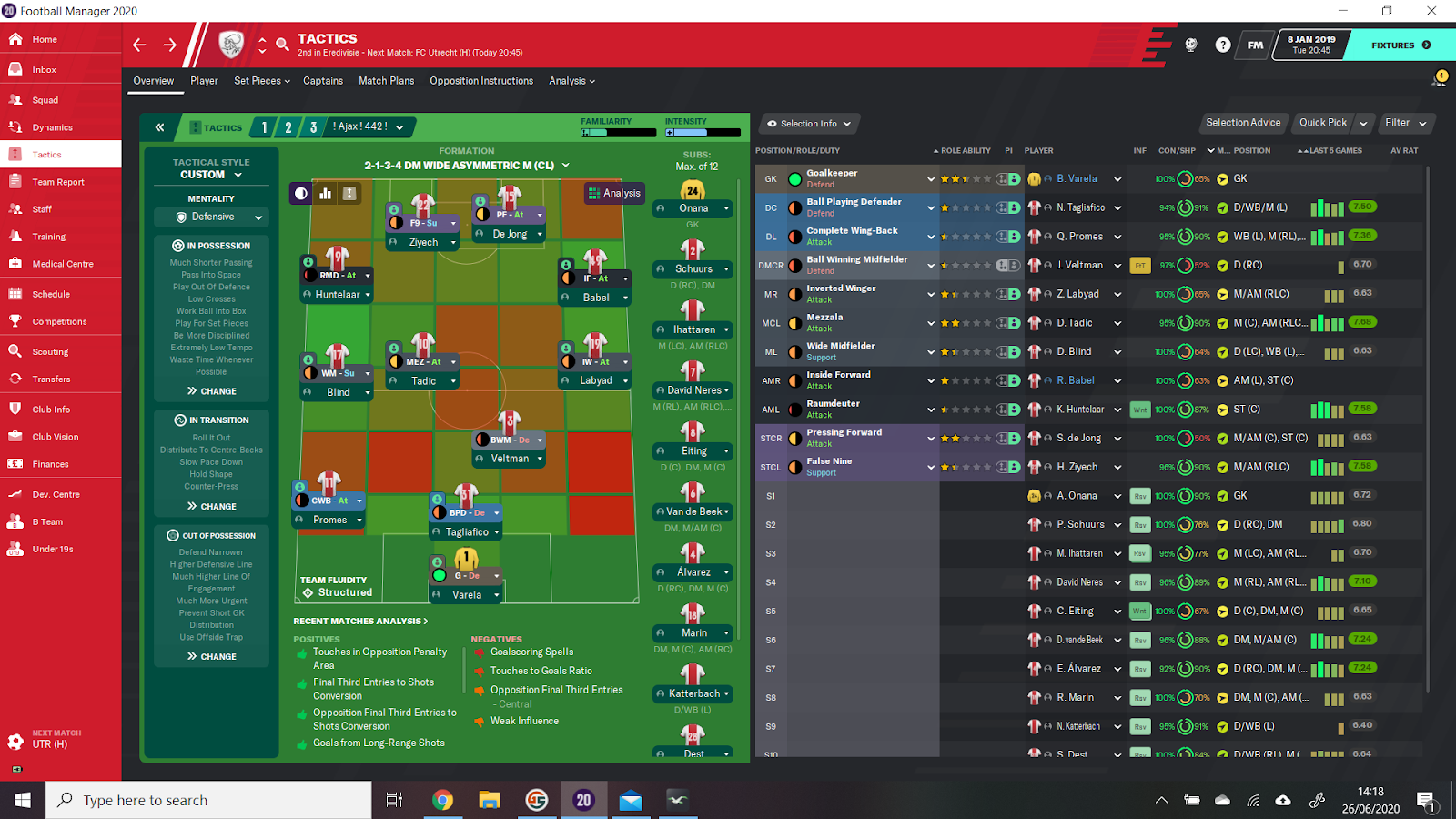Screen dimensions: 1456x819
Task: Open Recent Matches Analysis link
Action: pos(360,622)
